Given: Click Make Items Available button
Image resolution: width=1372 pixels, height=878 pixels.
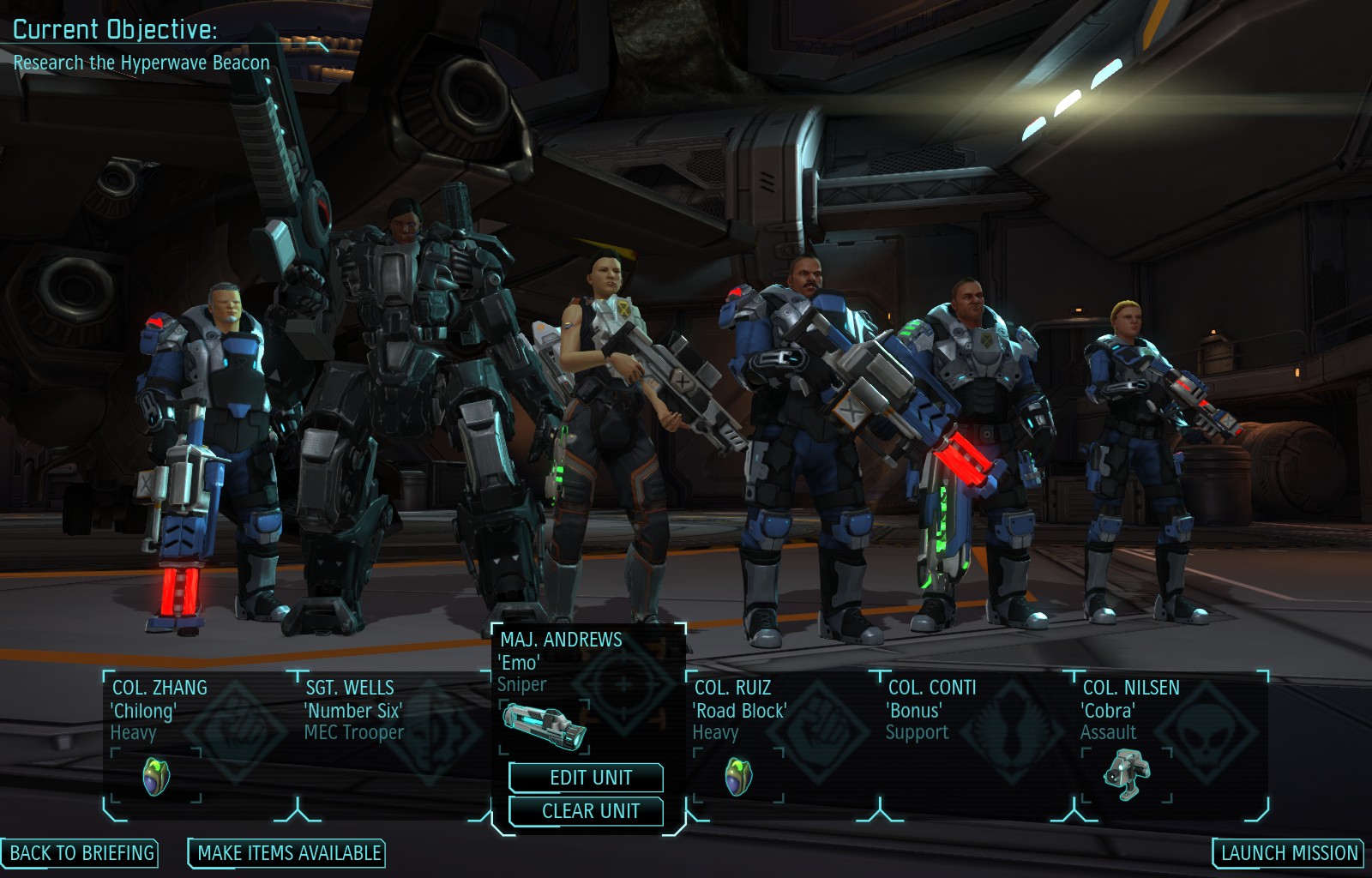Looking at the screenshot, I should [288, 853].
